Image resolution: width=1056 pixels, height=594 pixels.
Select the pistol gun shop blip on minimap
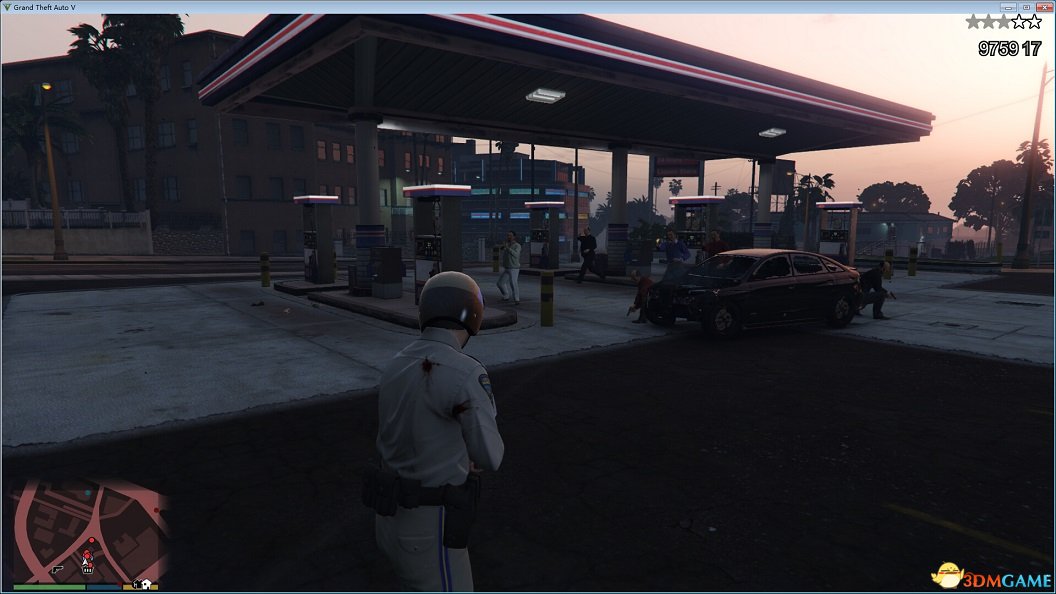click(57, 568)
